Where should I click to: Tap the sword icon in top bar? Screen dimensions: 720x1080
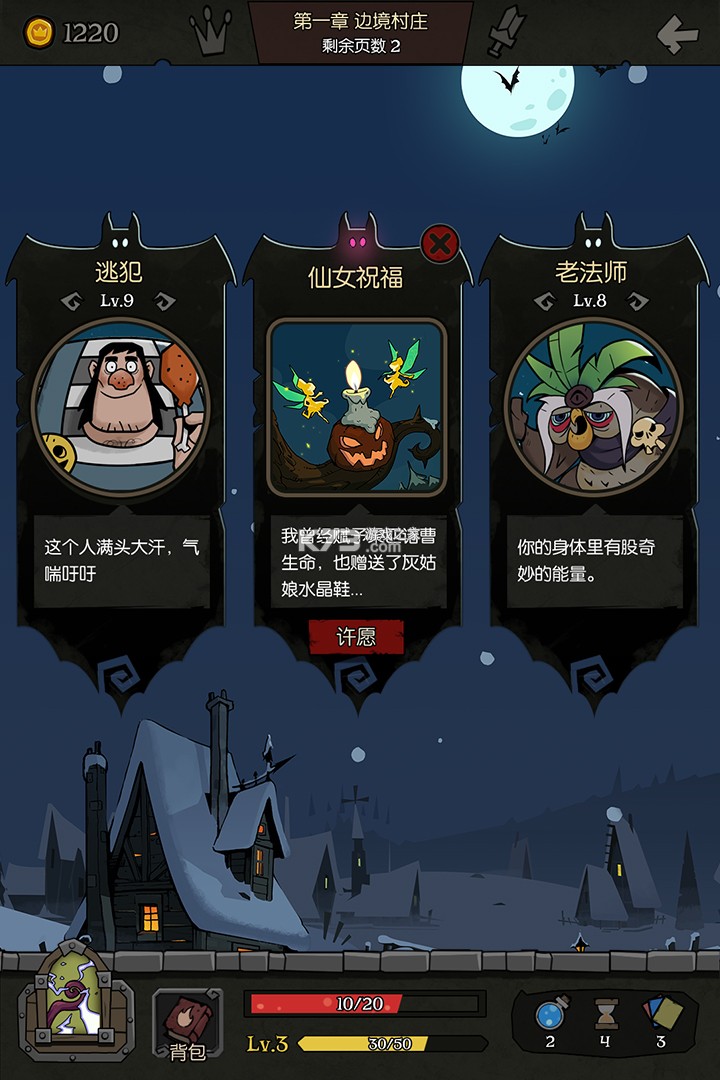click(x=505, y=32)
